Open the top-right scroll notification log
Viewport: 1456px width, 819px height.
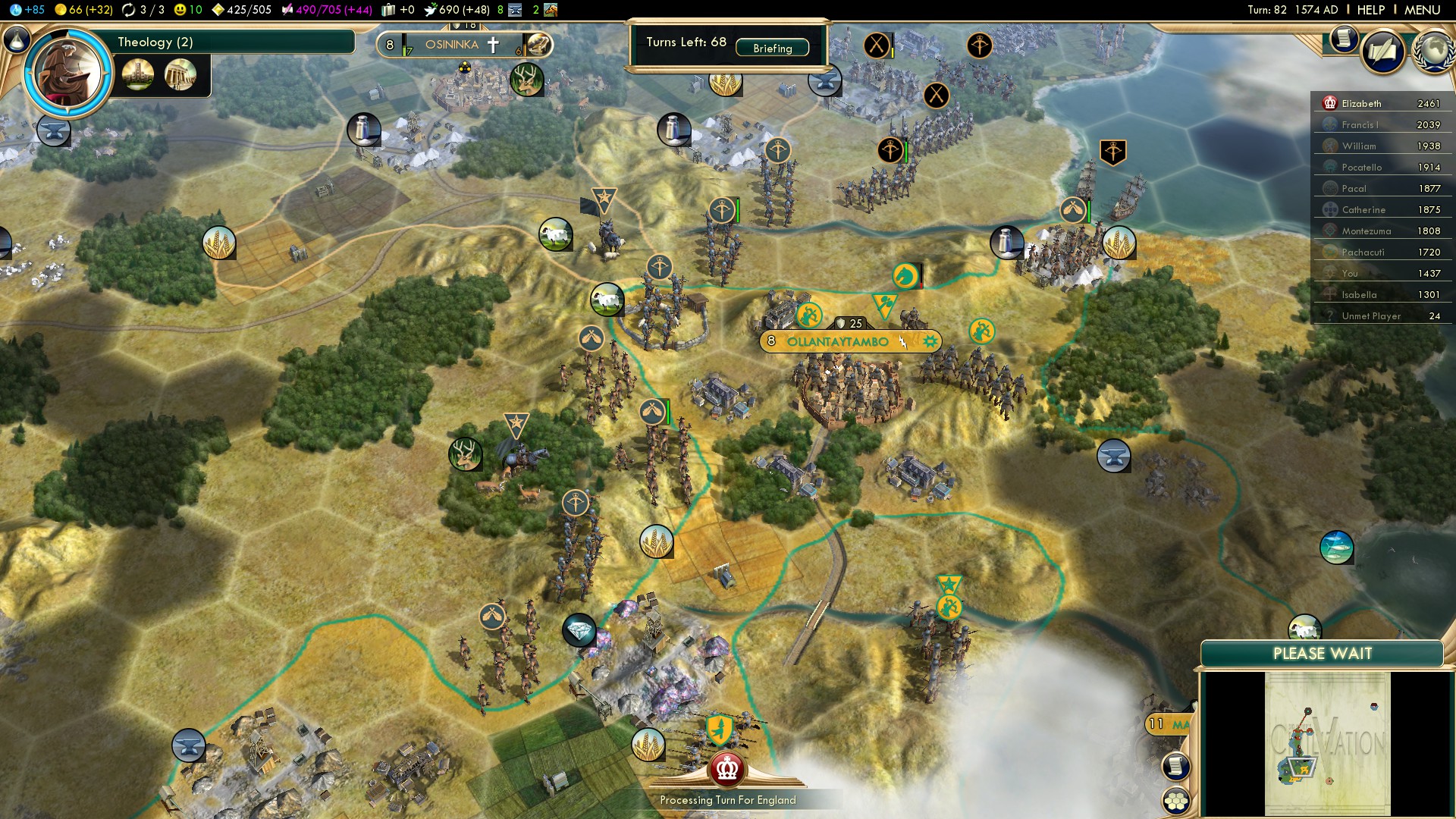pyautogui.click(x=1344, y=38)
